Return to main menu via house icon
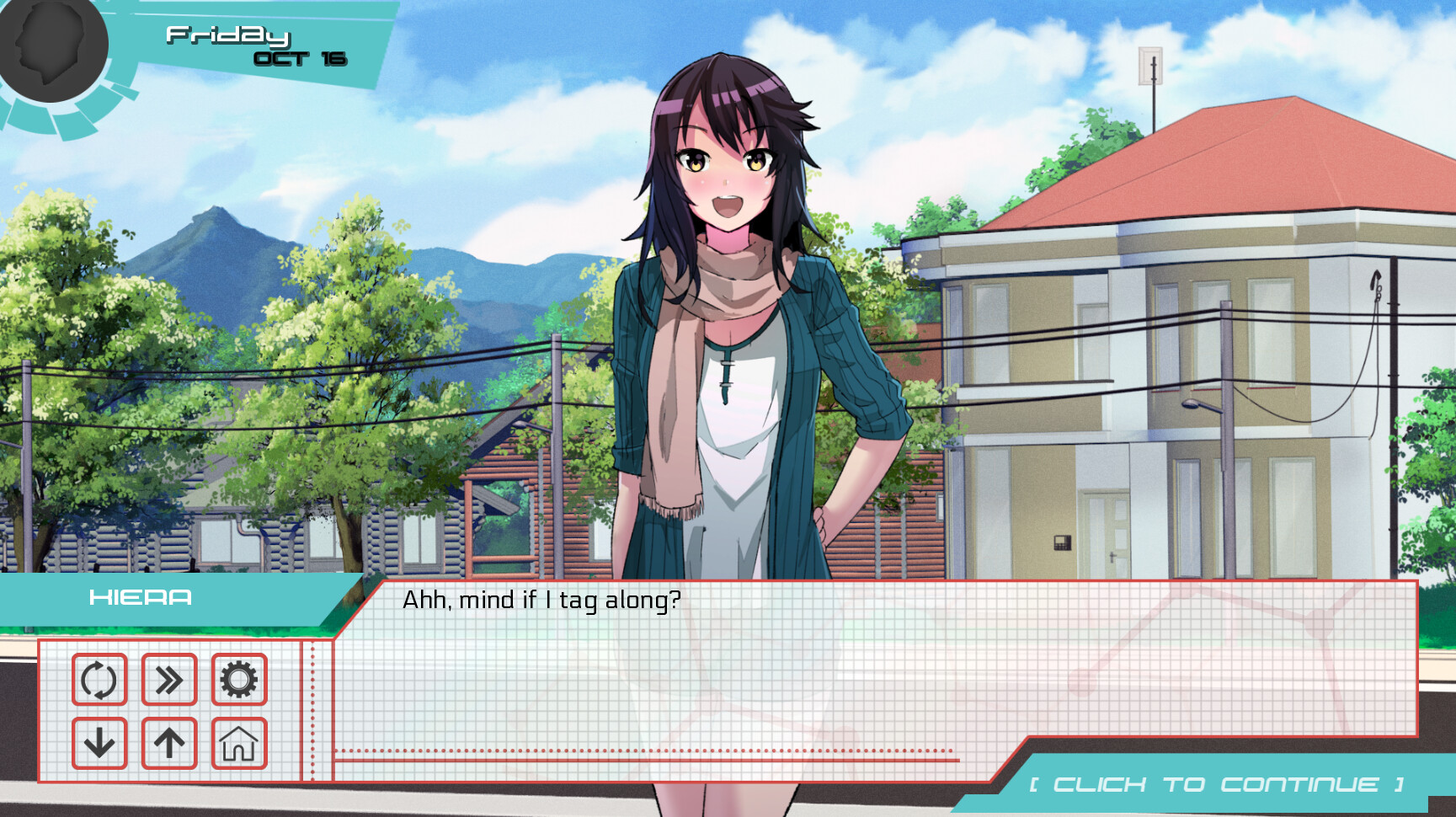The width and height of the screenshot is (1456, 817). tap(239, 743)
